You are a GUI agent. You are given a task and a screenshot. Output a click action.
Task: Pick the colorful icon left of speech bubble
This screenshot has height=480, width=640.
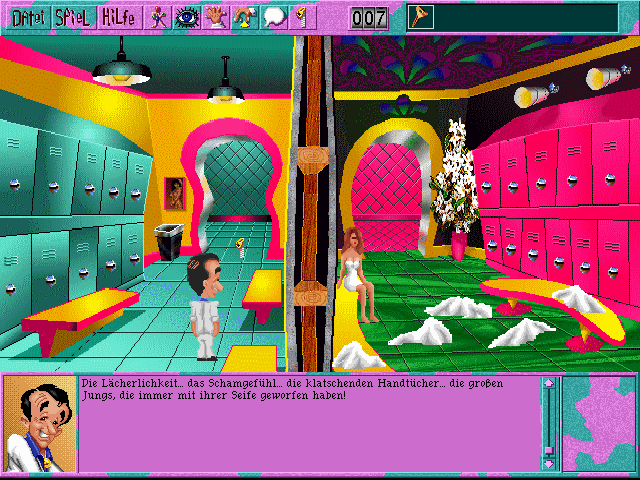click(x=245, y=16)
